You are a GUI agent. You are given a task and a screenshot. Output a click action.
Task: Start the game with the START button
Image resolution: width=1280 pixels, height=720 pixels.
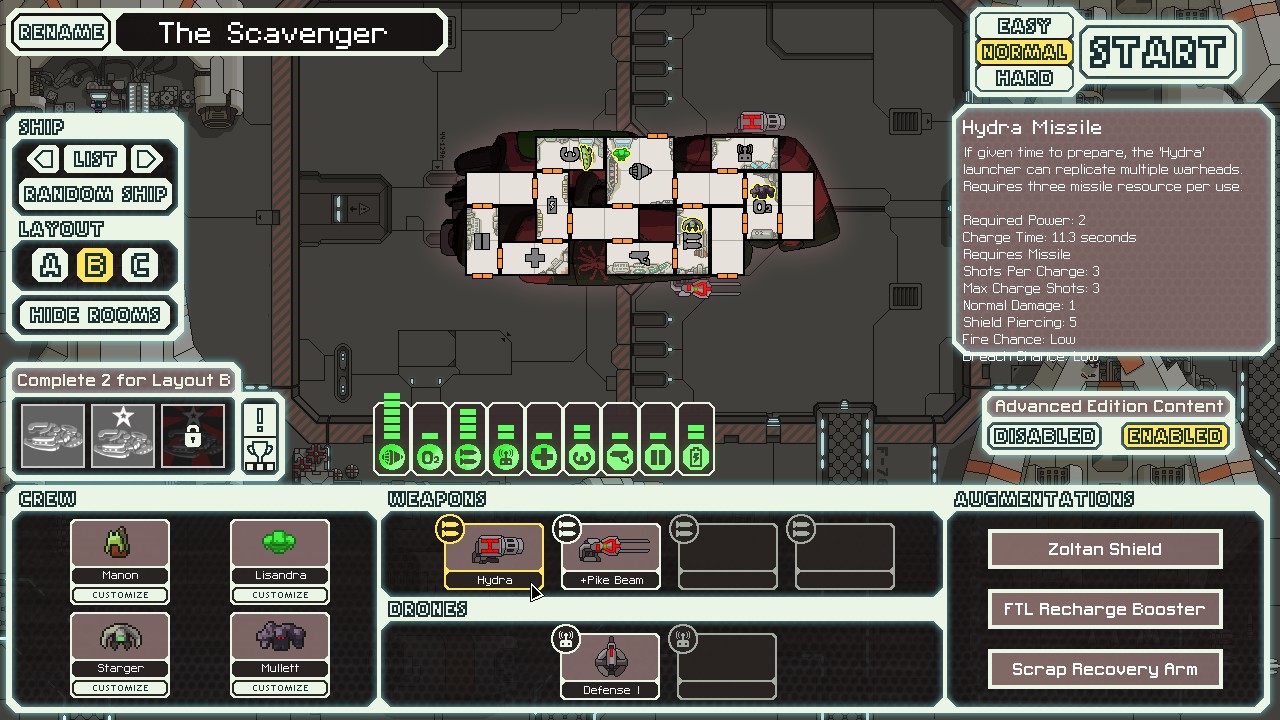1158,52
